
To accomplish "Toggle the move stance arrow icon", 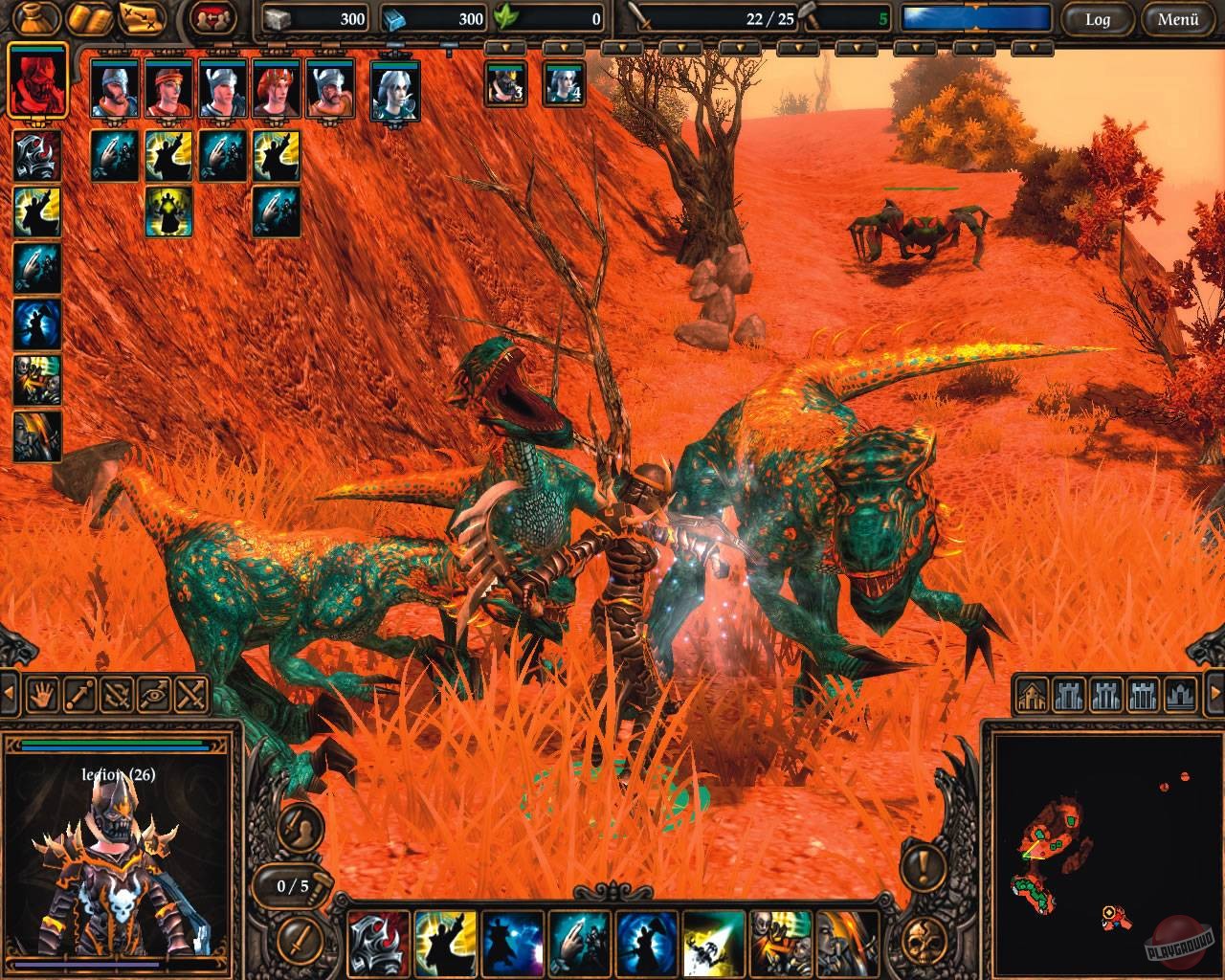I will 78,694.
